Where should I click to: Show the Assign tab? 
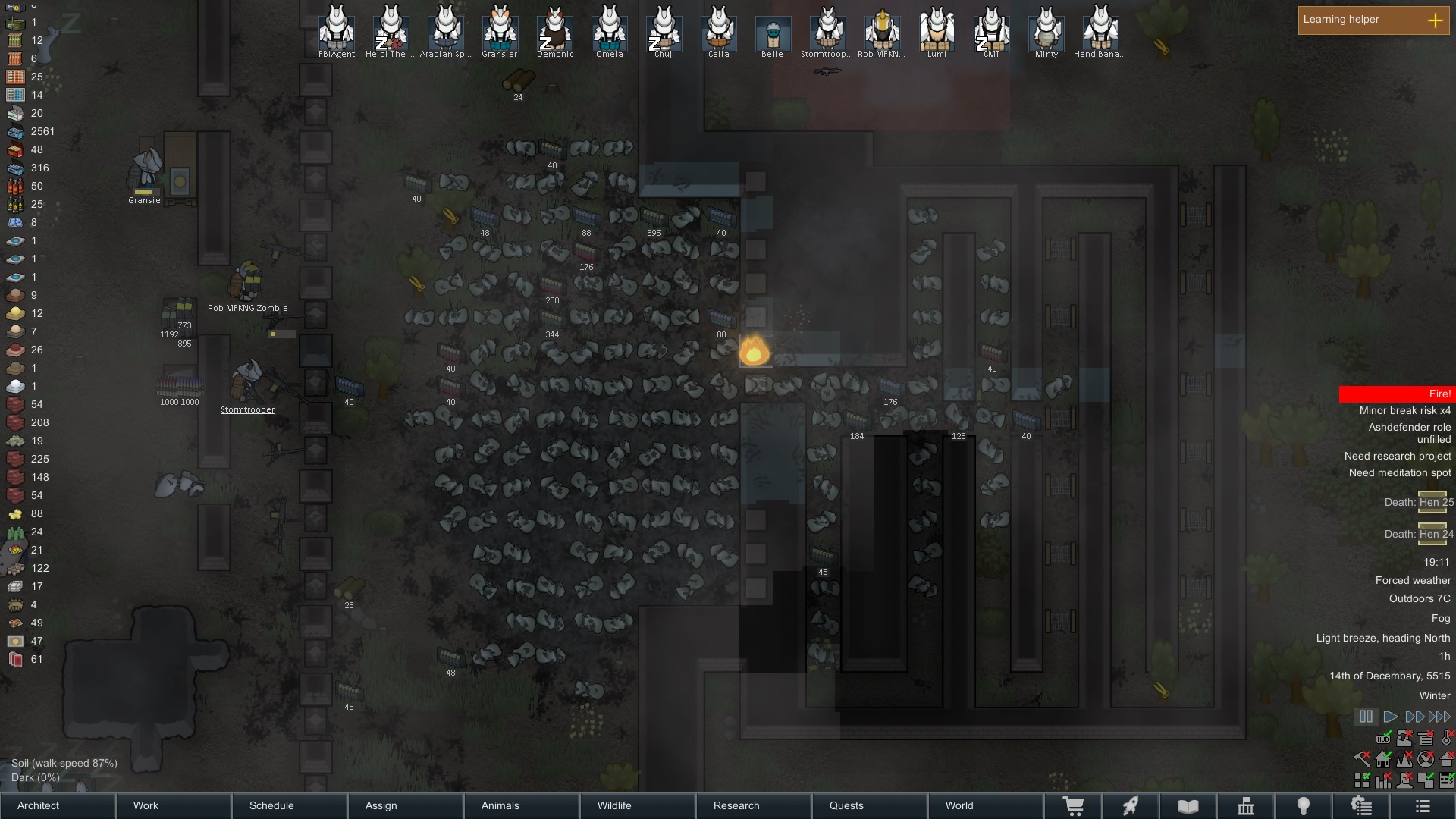pyautogui.click(x=406, y=805)
